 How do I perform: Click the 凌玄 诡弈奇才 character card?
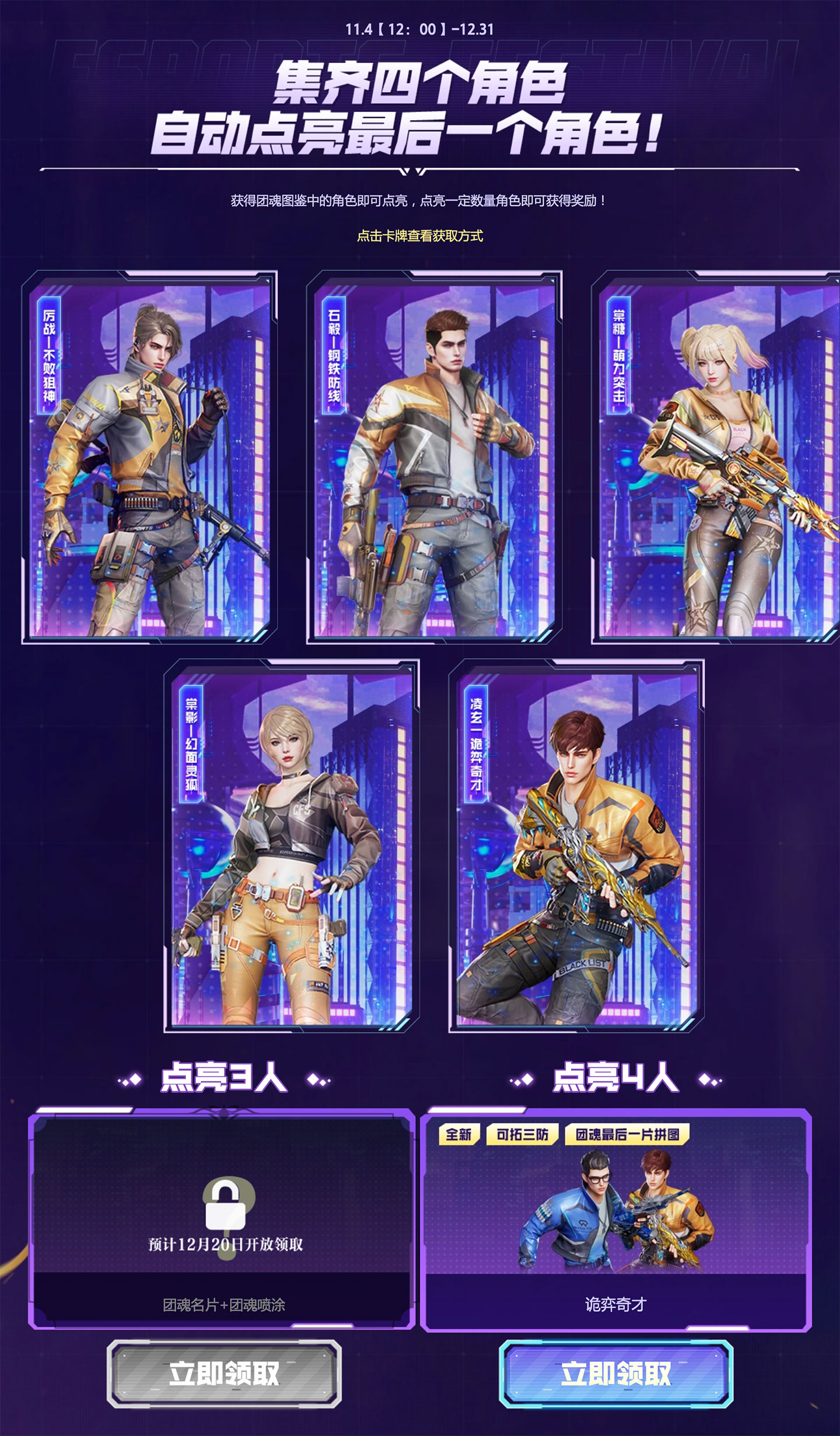coord(576,846)
